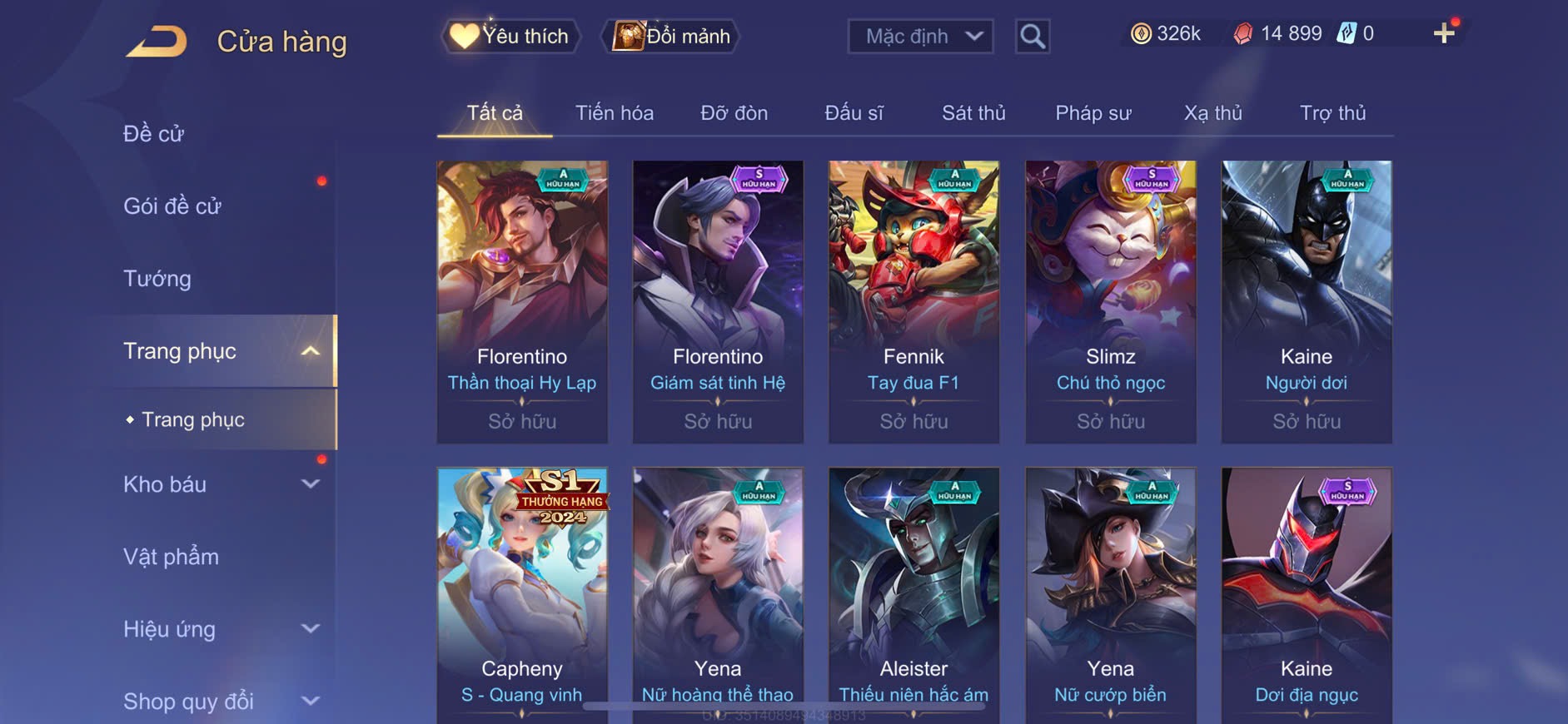
Task: Select the Pháp sư tab
Action: click(1093, 113)
